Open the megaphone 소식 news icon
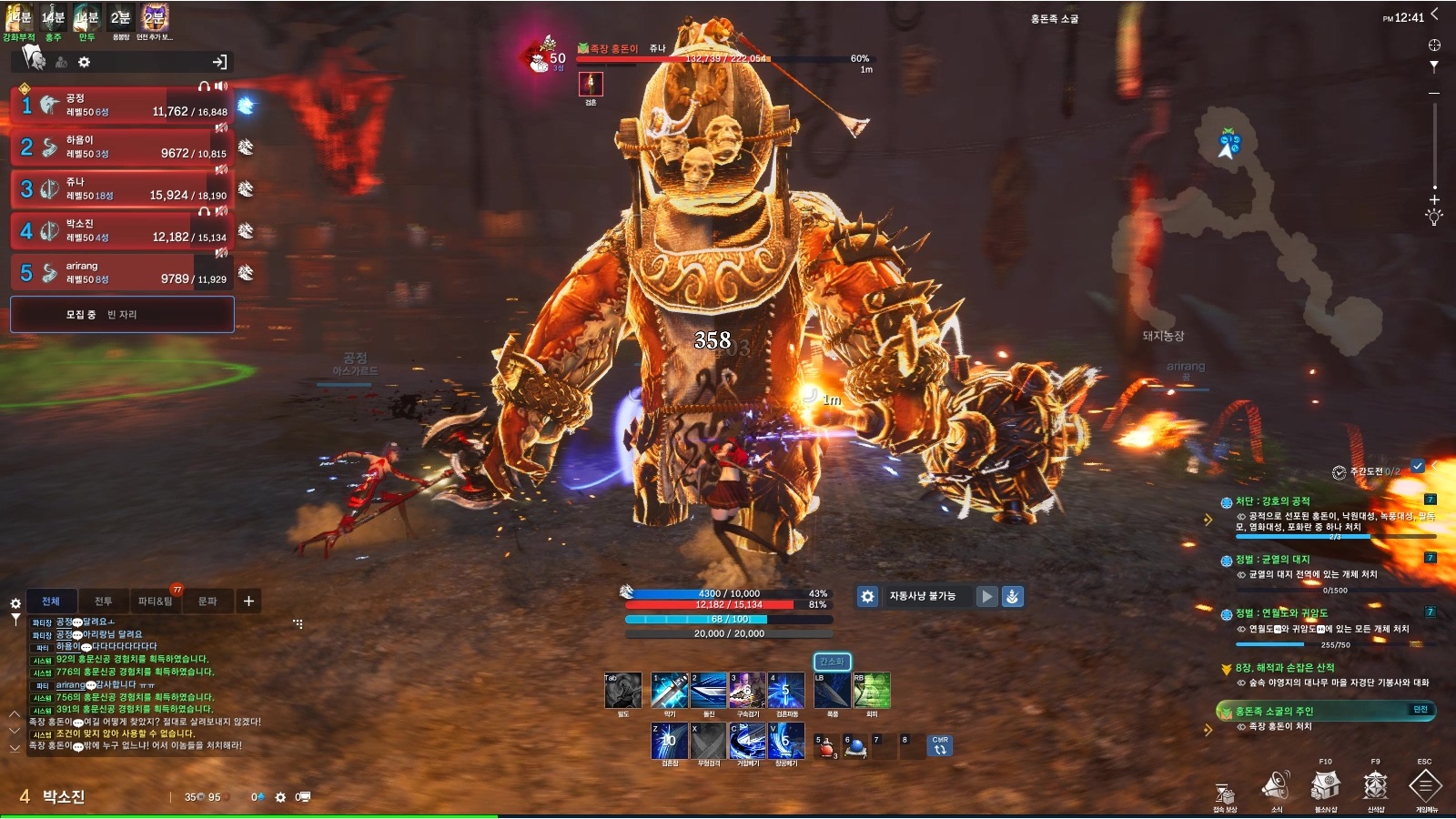This screenshot has height=819, width=1456. [1276, 784]
